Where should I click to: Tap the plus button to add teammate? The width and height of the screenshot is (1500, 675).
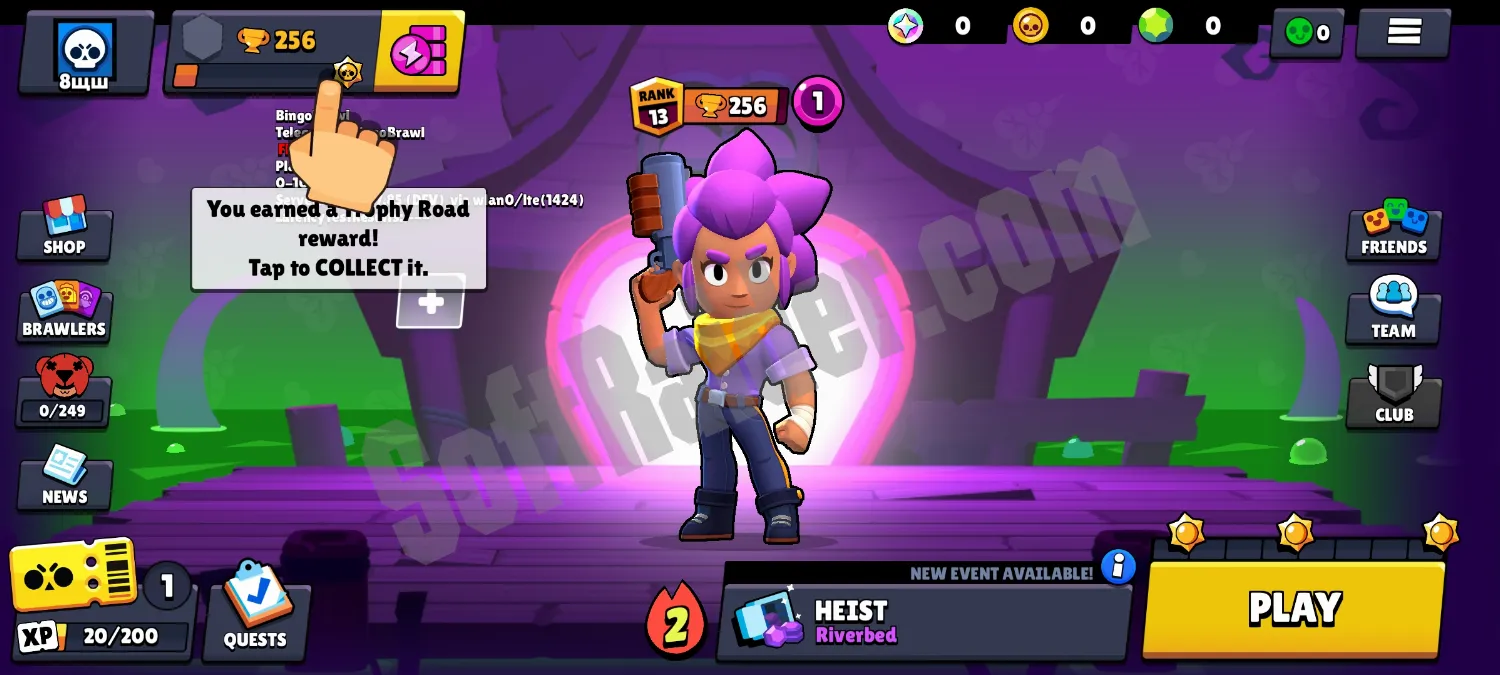pyautogui.click(x=431, y=302)
